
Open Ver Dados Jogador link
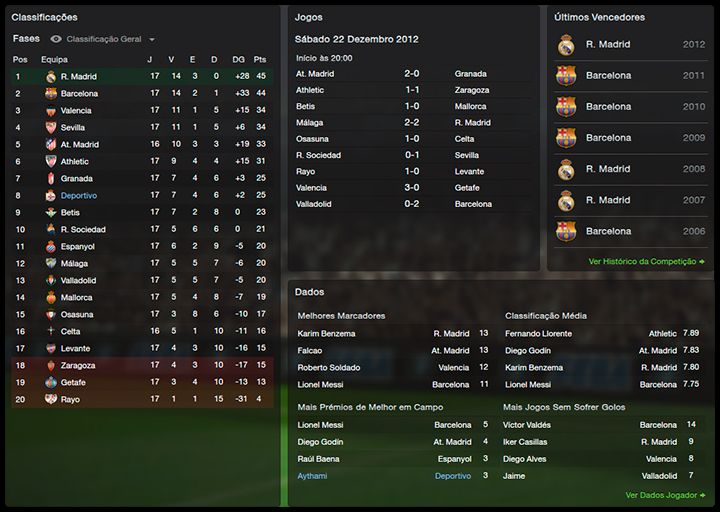(665, 494)
